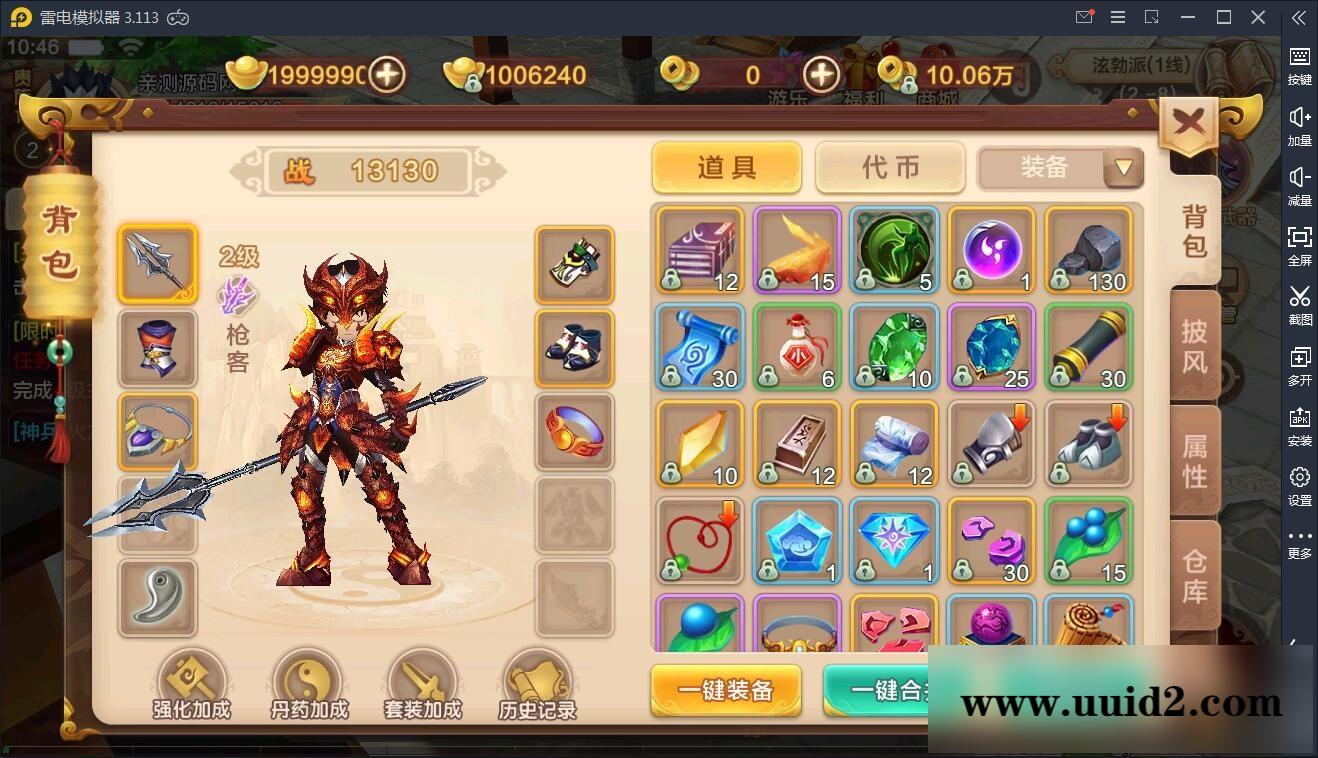Select the equipped spear weapon slot
The height and width of the screenshot is (758, 1318).
[x=157, y=264]
